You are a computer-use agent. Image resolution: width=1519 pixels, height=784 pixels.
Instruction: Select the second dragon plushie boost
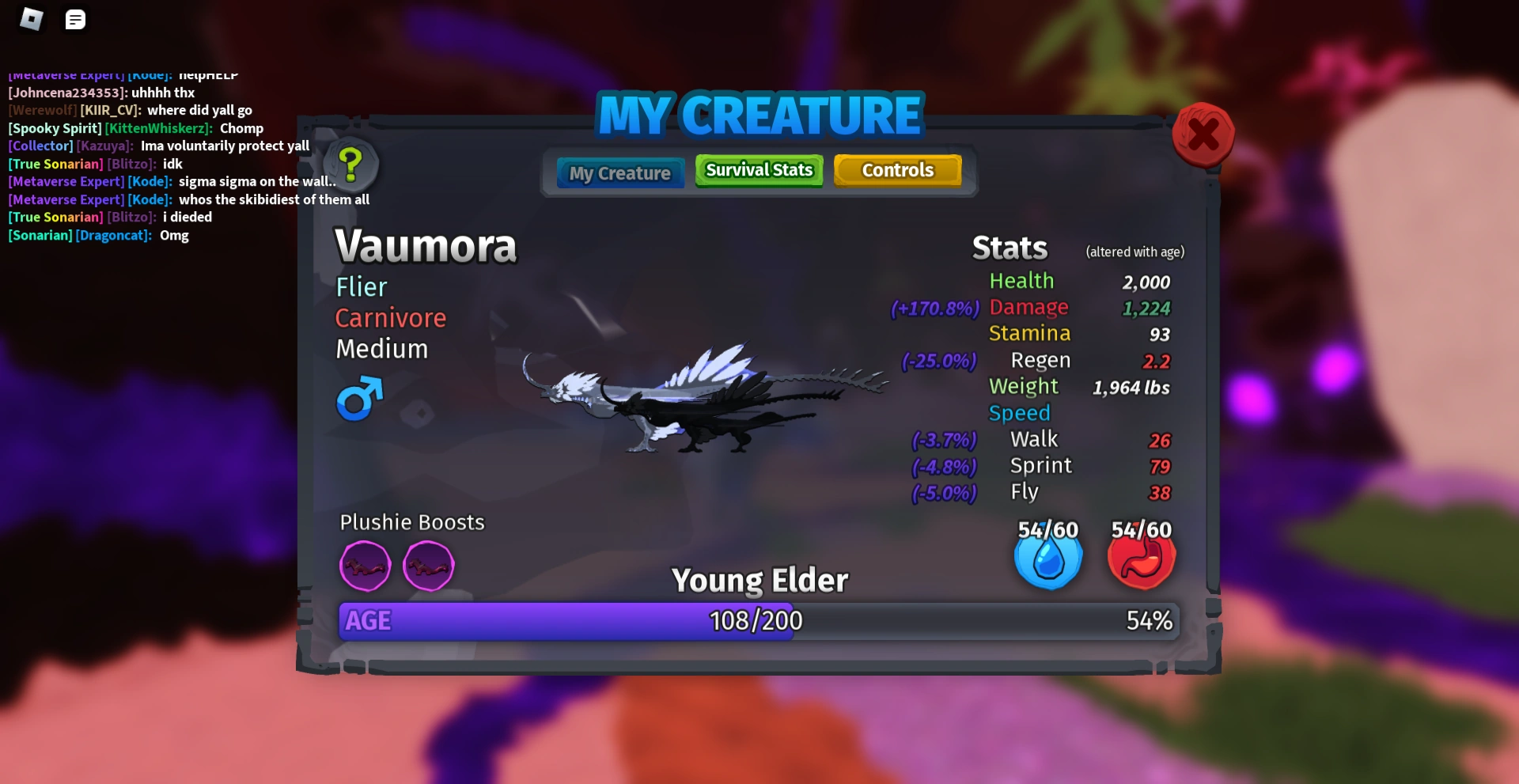[x=429, y=566]
